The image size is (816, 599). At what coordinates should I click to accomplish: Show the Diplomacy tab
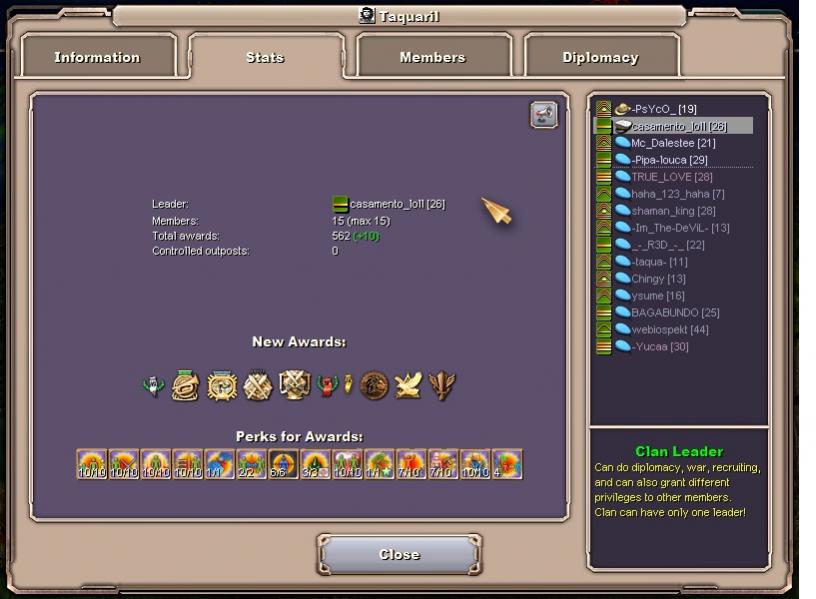tap(600, 57)
